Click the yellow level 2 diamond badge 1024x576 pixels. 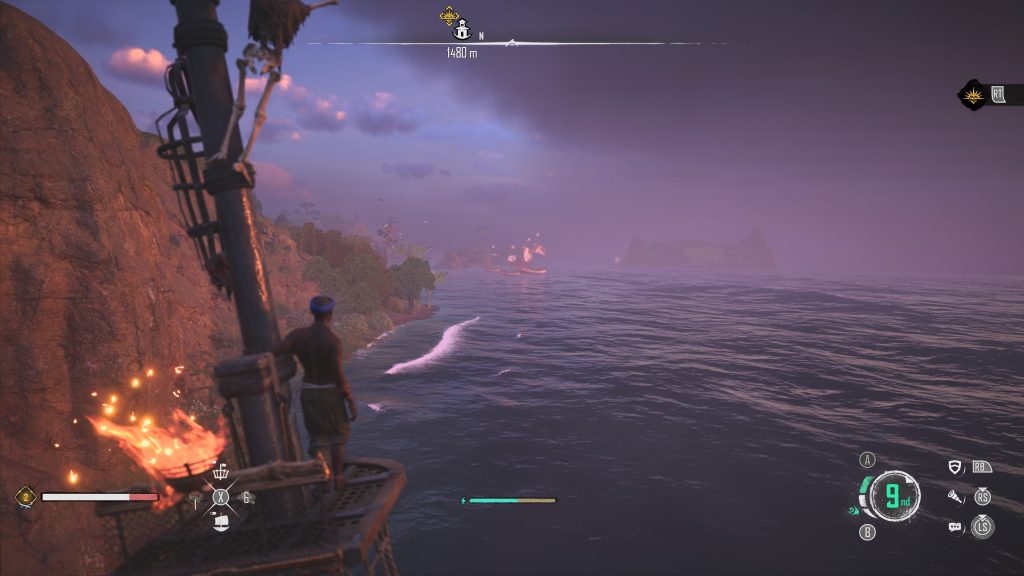click(x=24, y=496)
